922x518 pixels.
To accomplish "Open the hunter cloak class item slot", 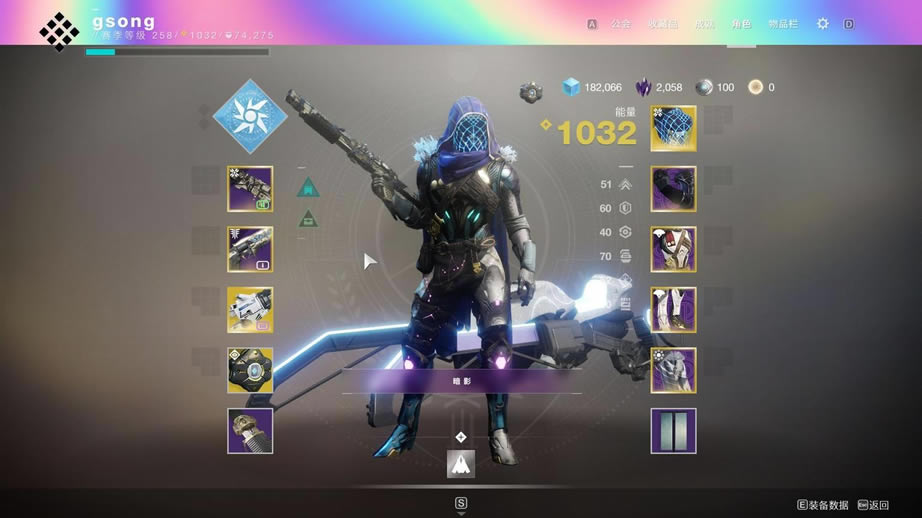I will pos(673,370).
